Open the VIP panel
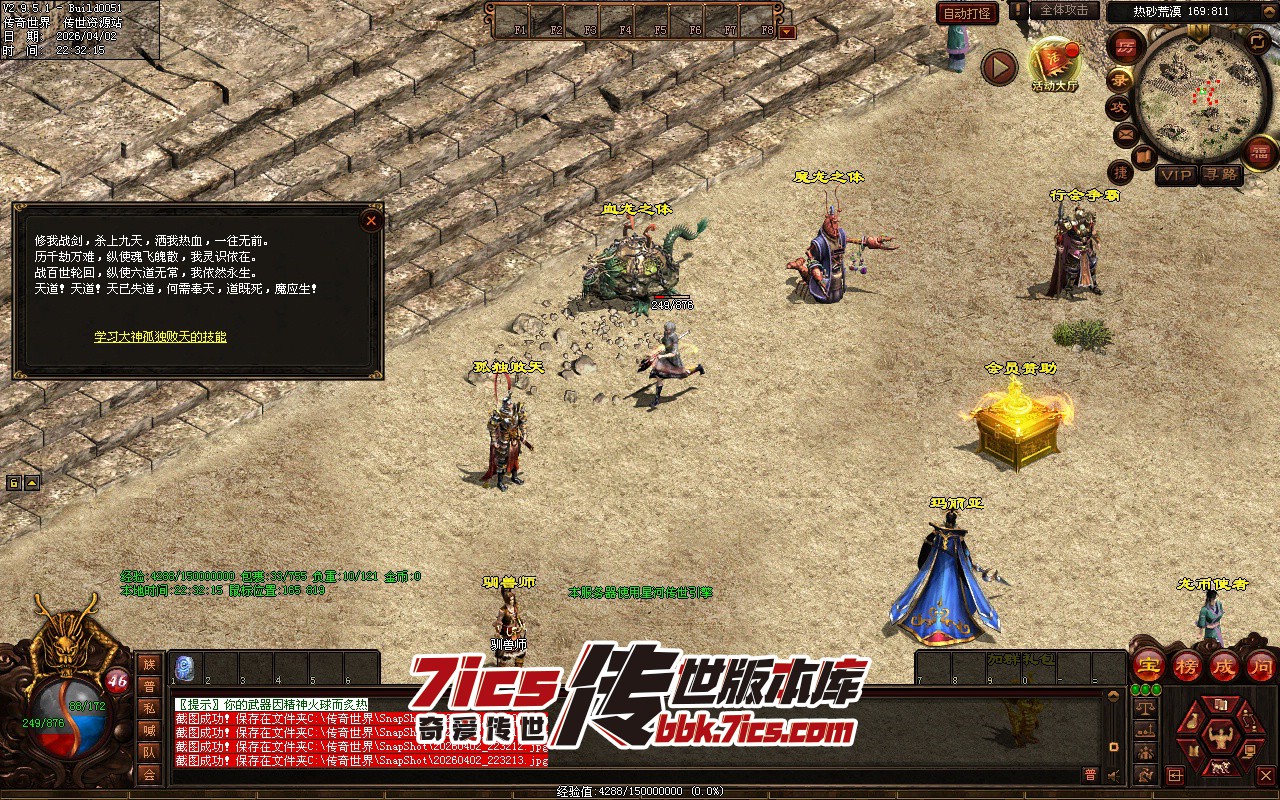The image size is (1280, 800). 1177,175
